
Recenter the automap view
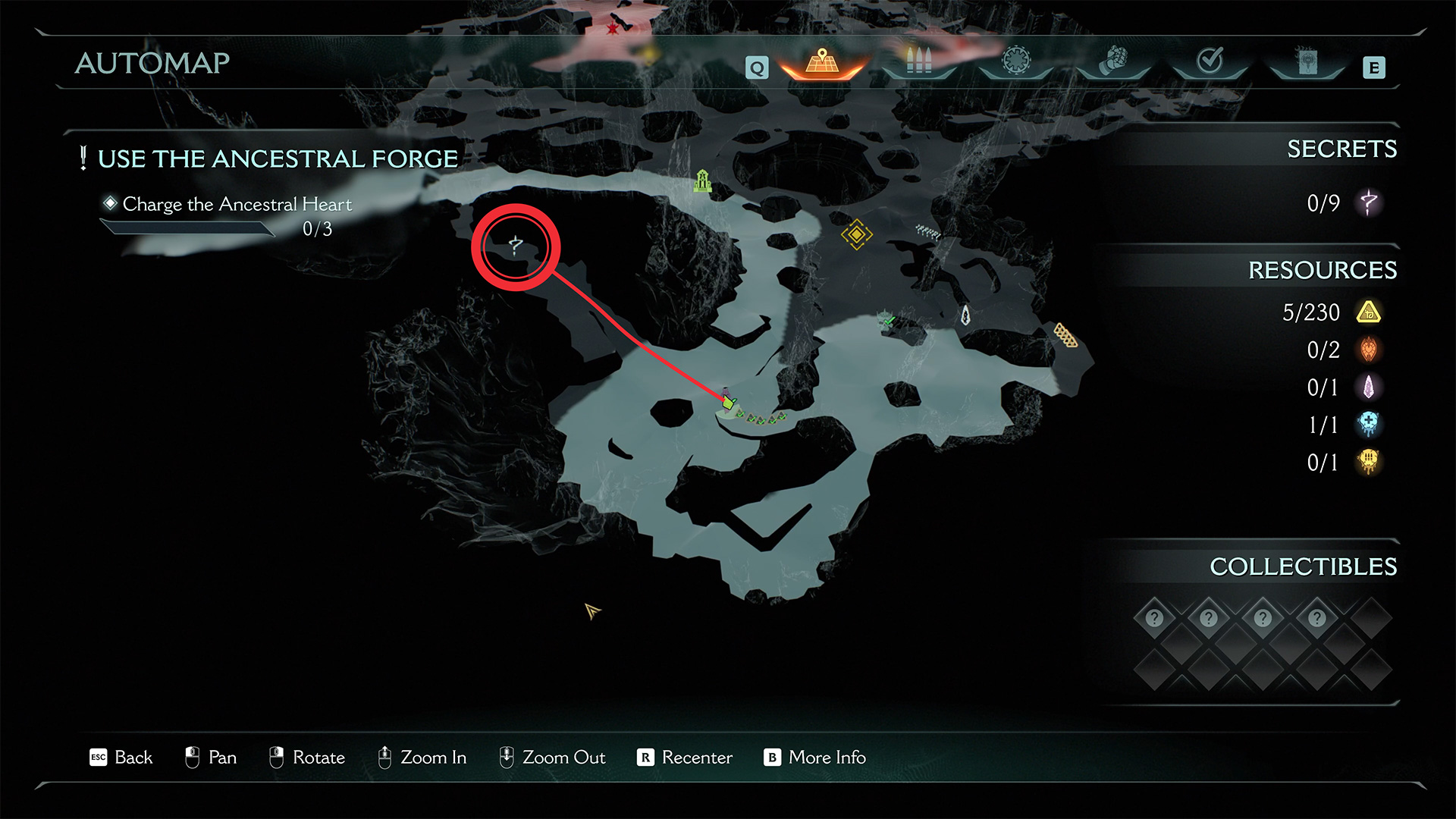click(686, 758)
